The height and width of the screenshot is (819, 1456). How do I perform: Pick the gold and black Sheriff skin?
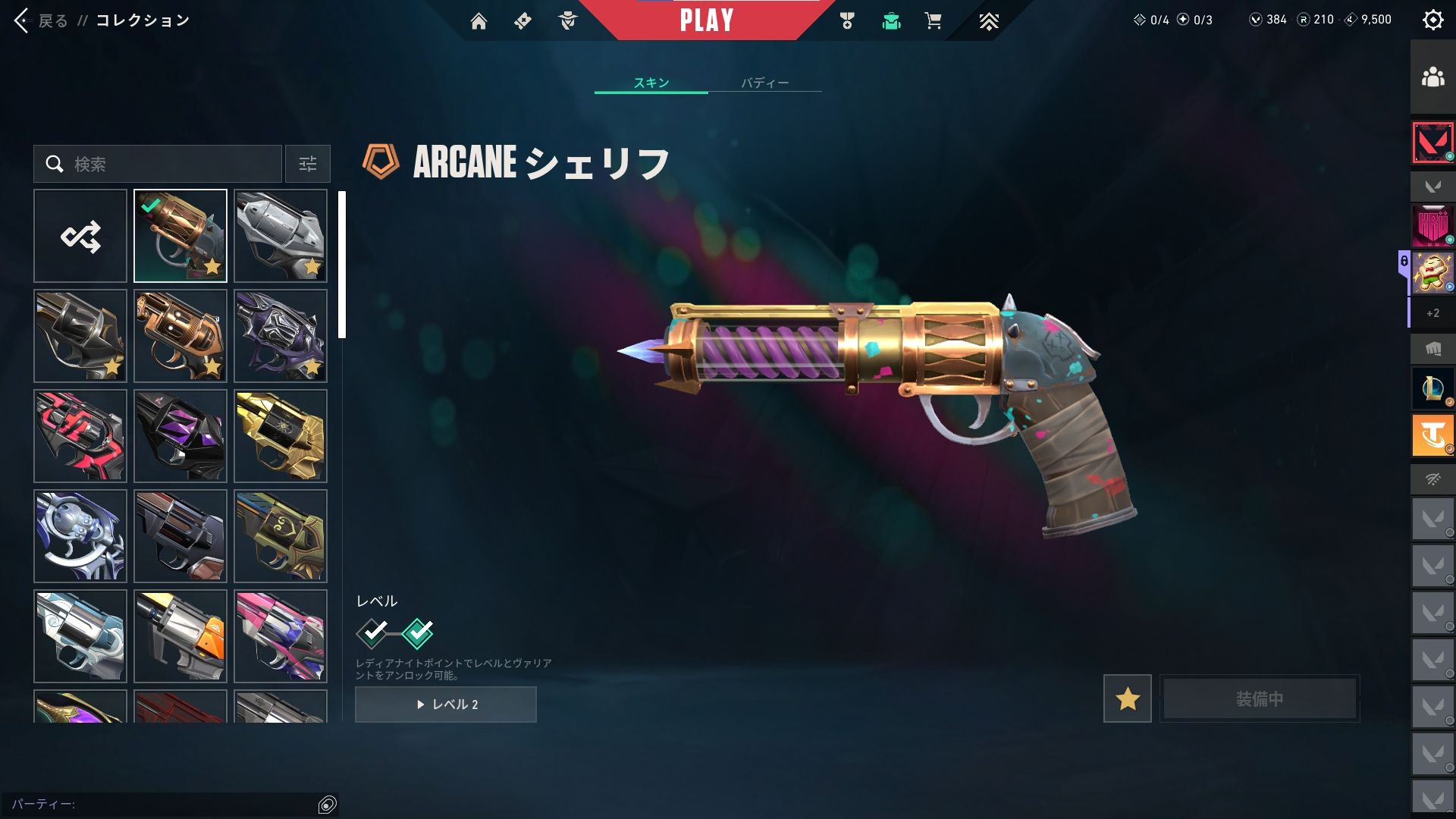(281, 436)
